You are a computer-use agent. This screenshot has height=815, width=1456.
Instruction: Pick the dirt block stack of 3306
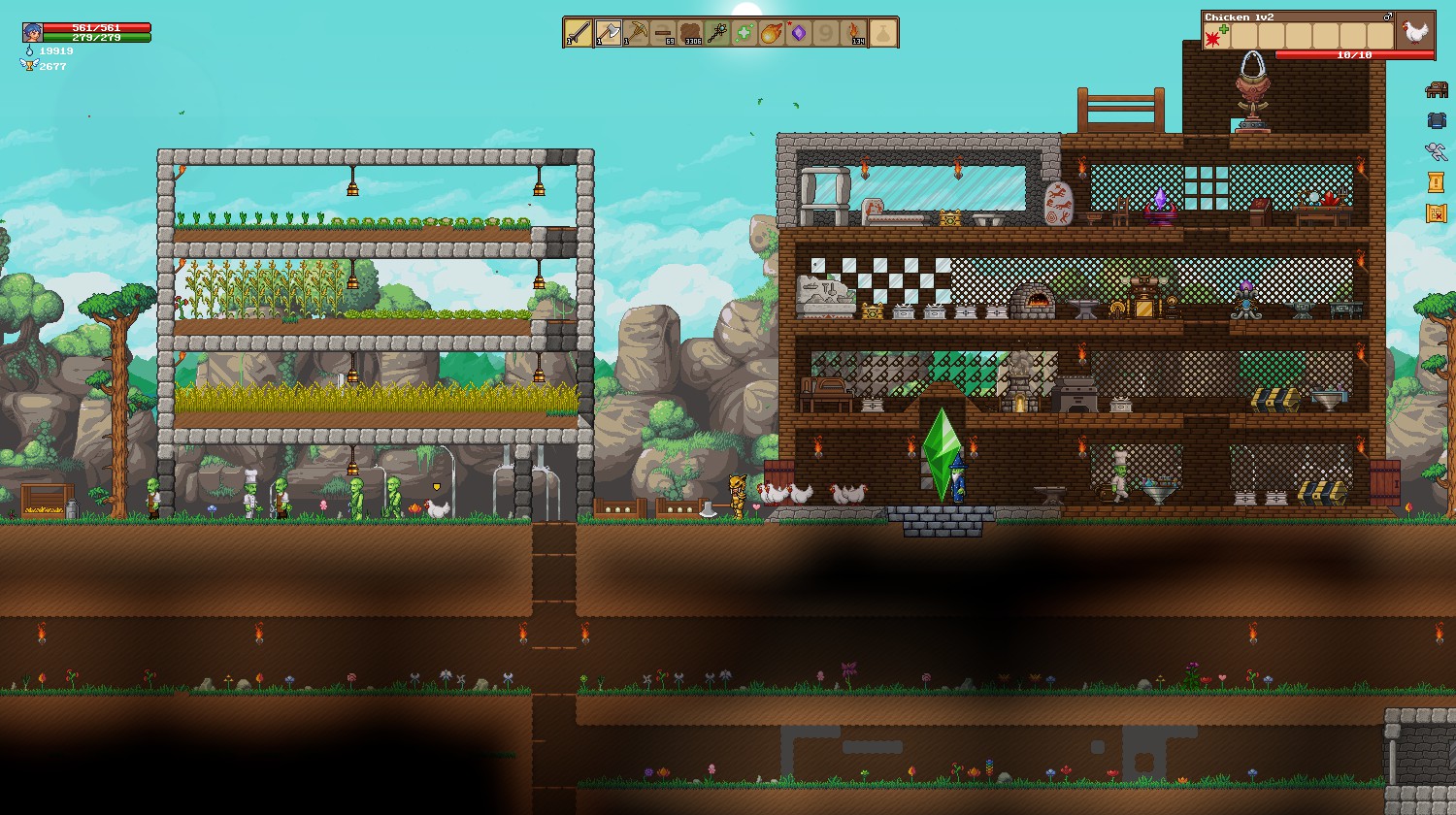(690, 33)
